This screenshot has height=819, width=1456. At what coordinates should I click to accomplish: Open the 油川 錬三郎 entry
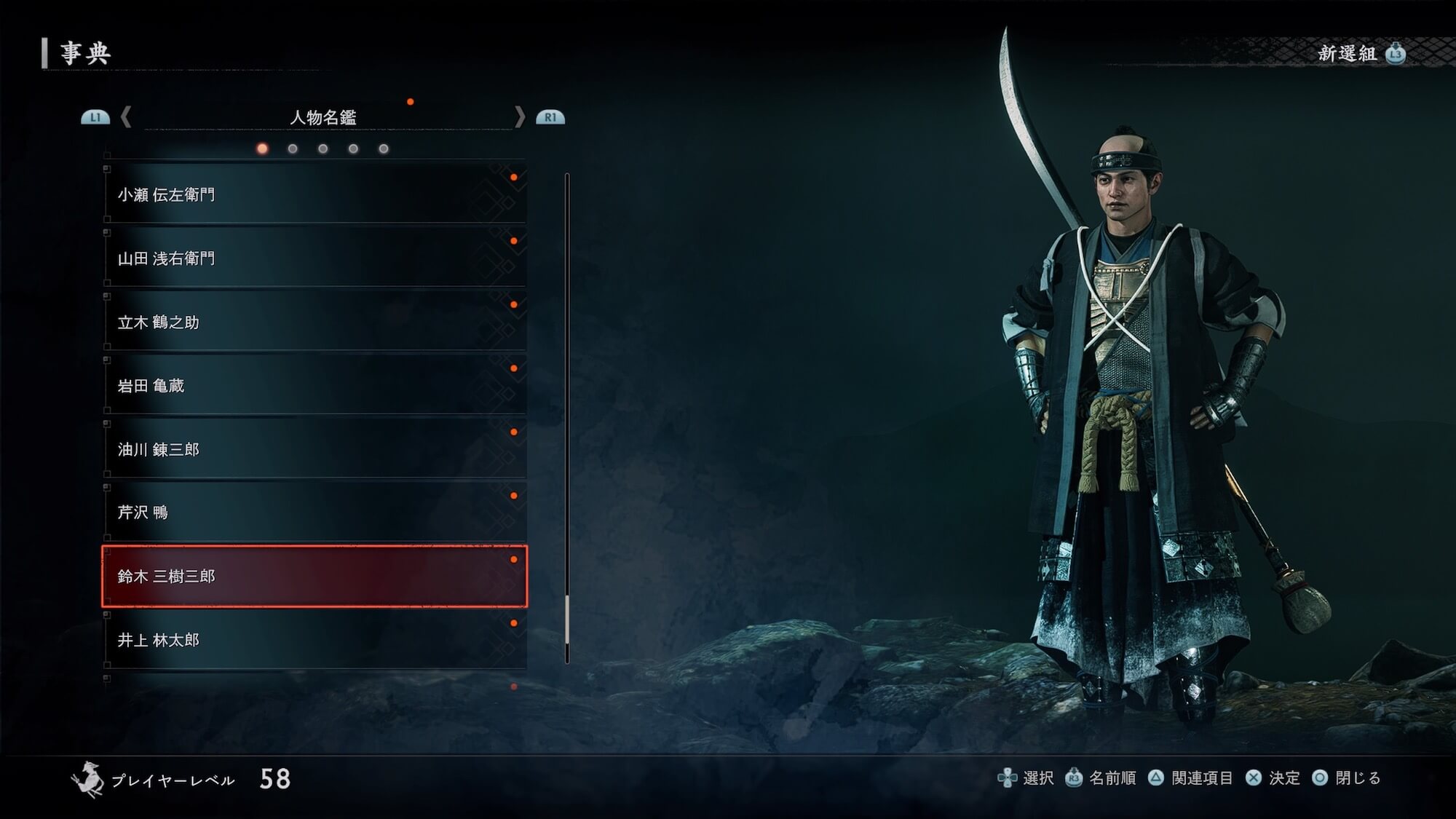313,449
